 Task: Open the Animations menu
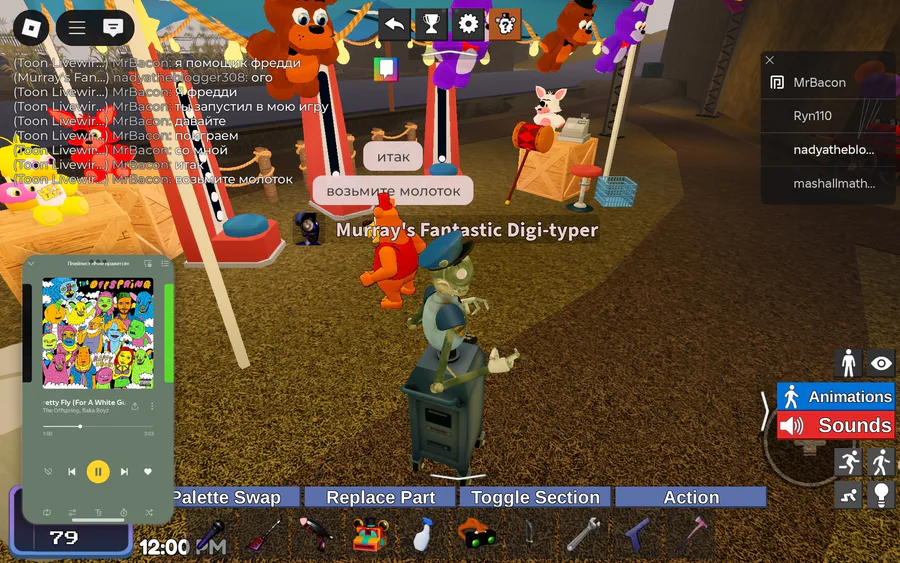836,397
